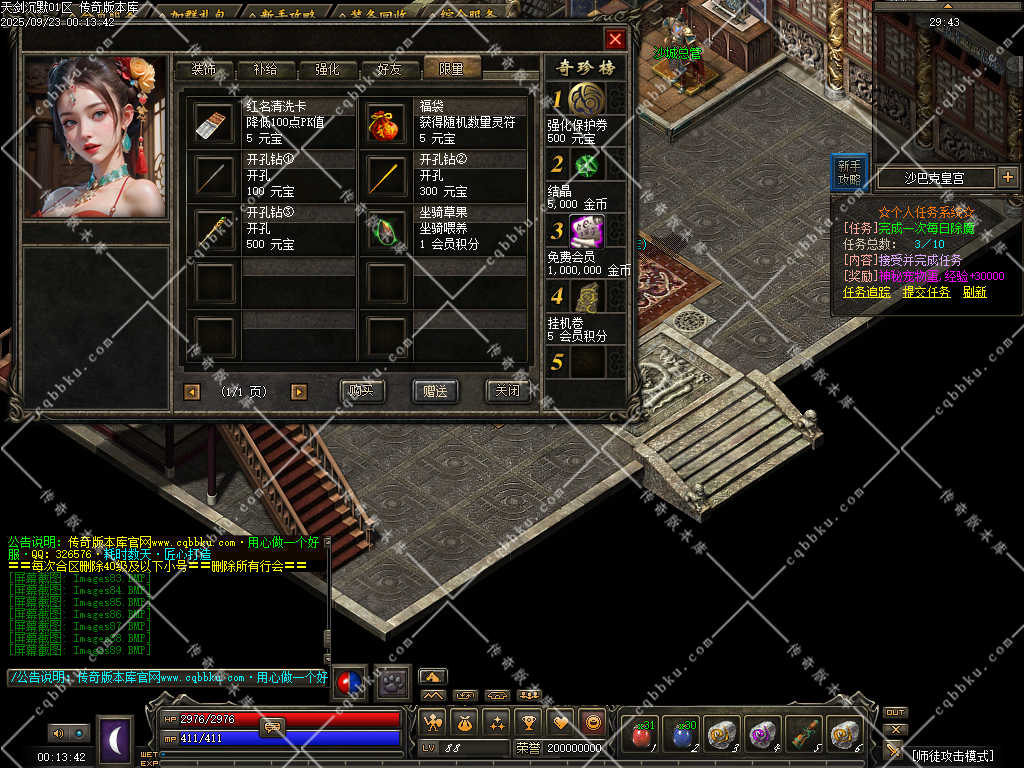Choose the 免费会员 ranked item
Image resolution: width=1024 pixels, height=768 pixels.
(x=586, y=232)
